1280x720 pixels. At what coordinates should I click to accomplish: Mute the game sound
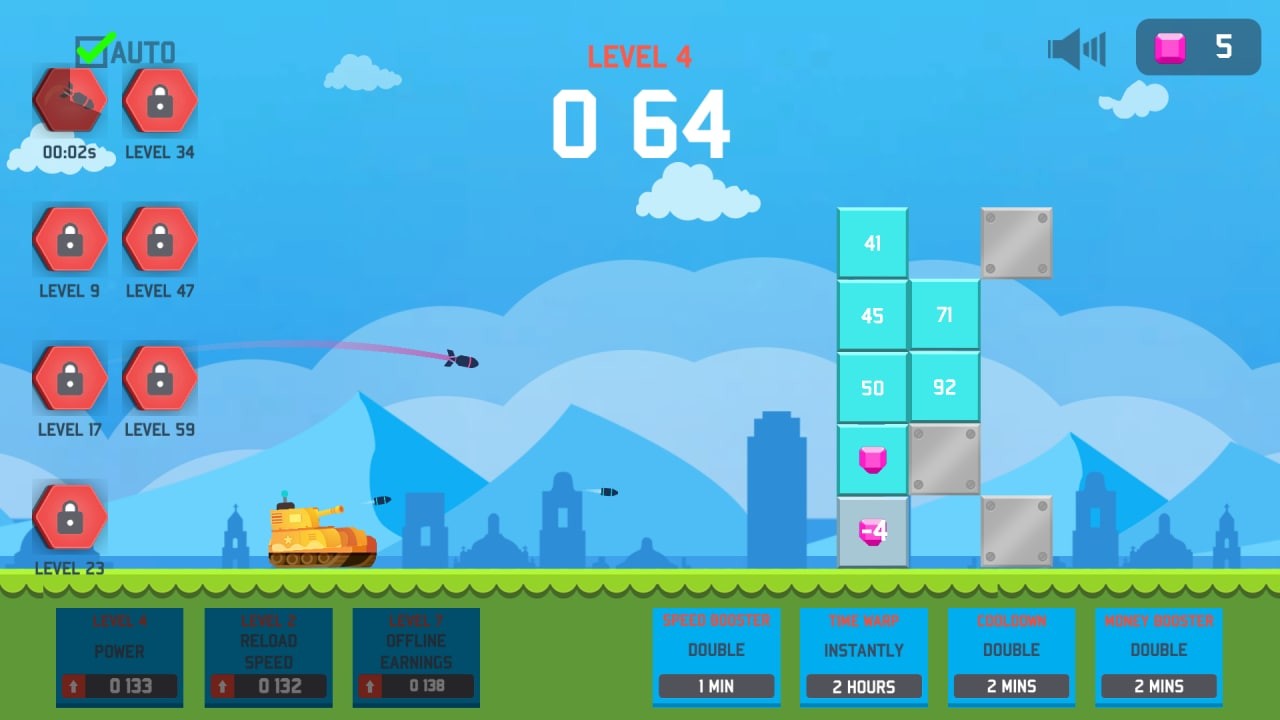1076,46
